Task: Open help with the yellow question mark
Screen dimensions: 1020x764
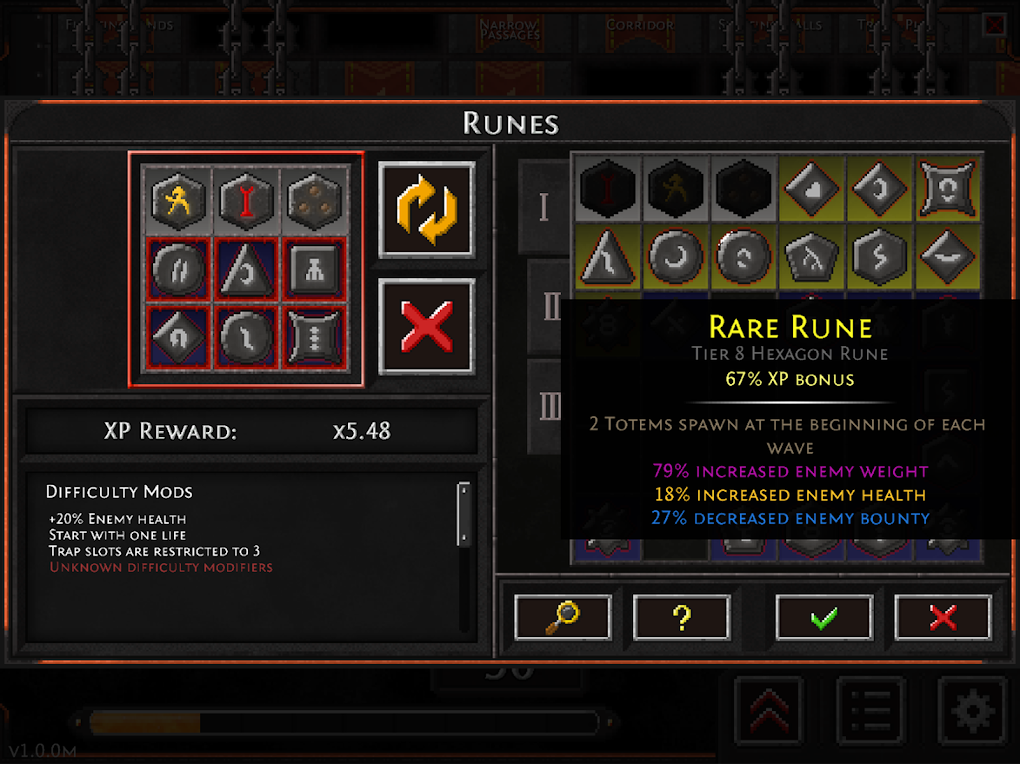Action: (681, 617)
